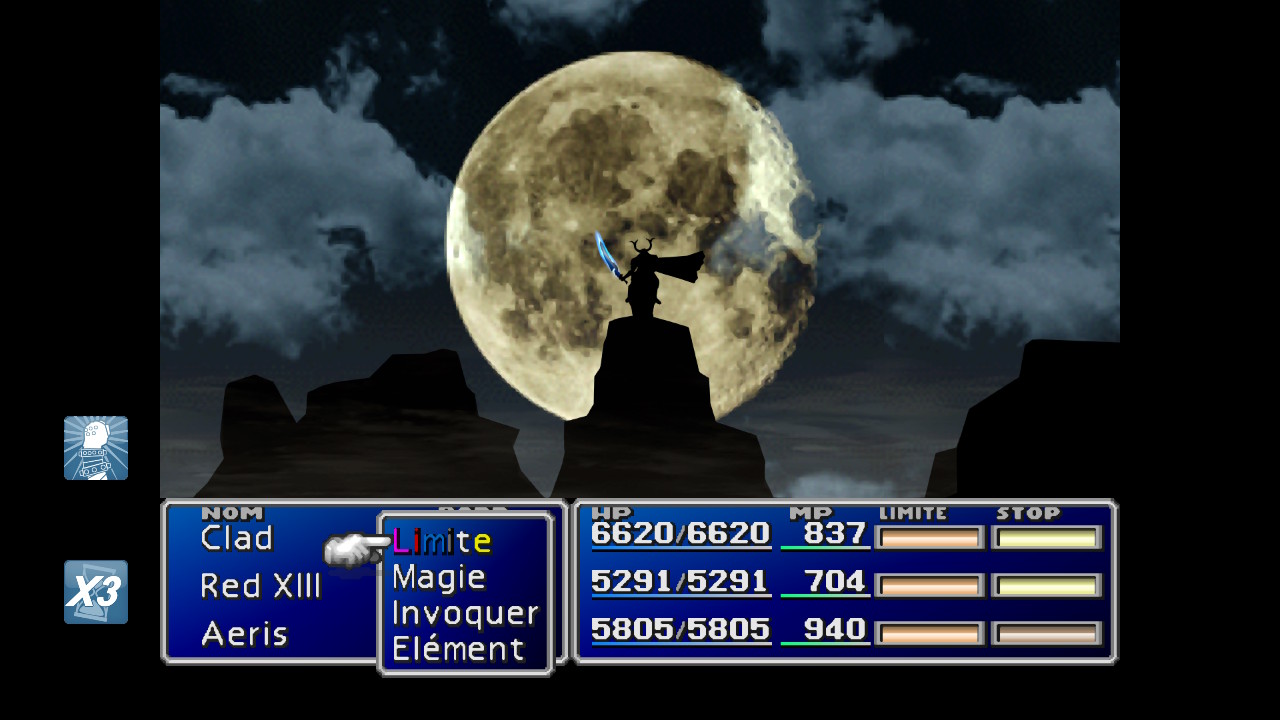
Task: Choose Magie from the battle menu
Action: click(x=439, y=577)
